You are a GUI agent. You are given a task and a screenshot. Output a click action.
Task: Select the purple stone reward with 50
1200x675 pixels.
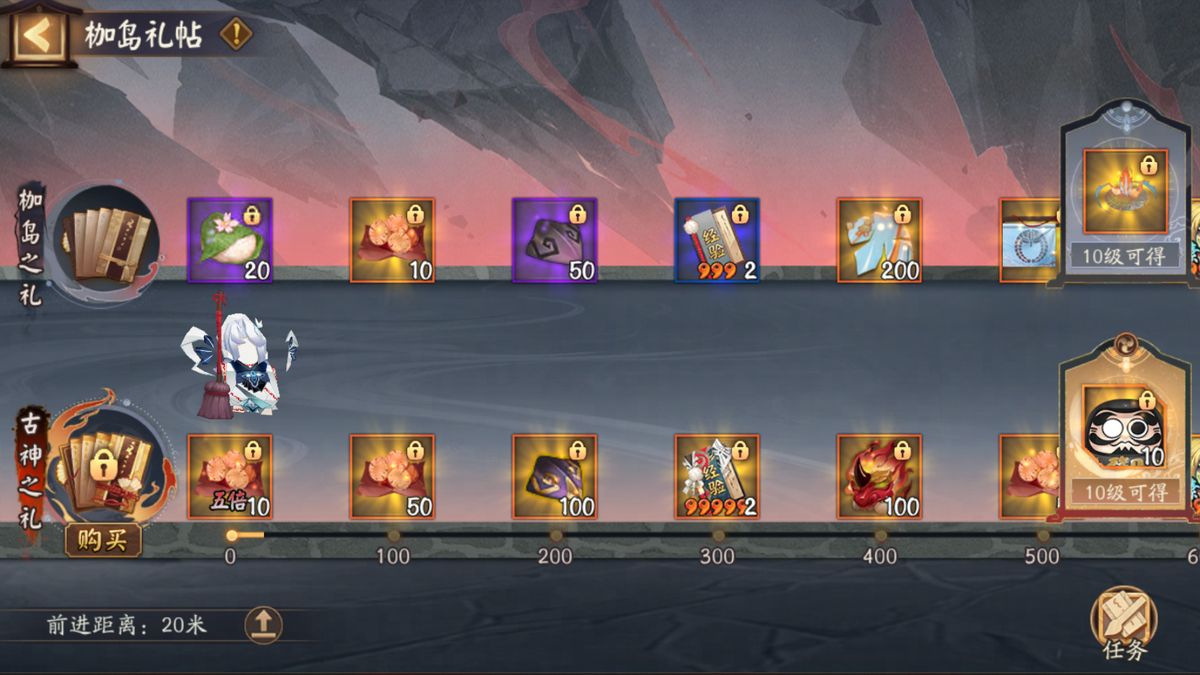[555, 240]
